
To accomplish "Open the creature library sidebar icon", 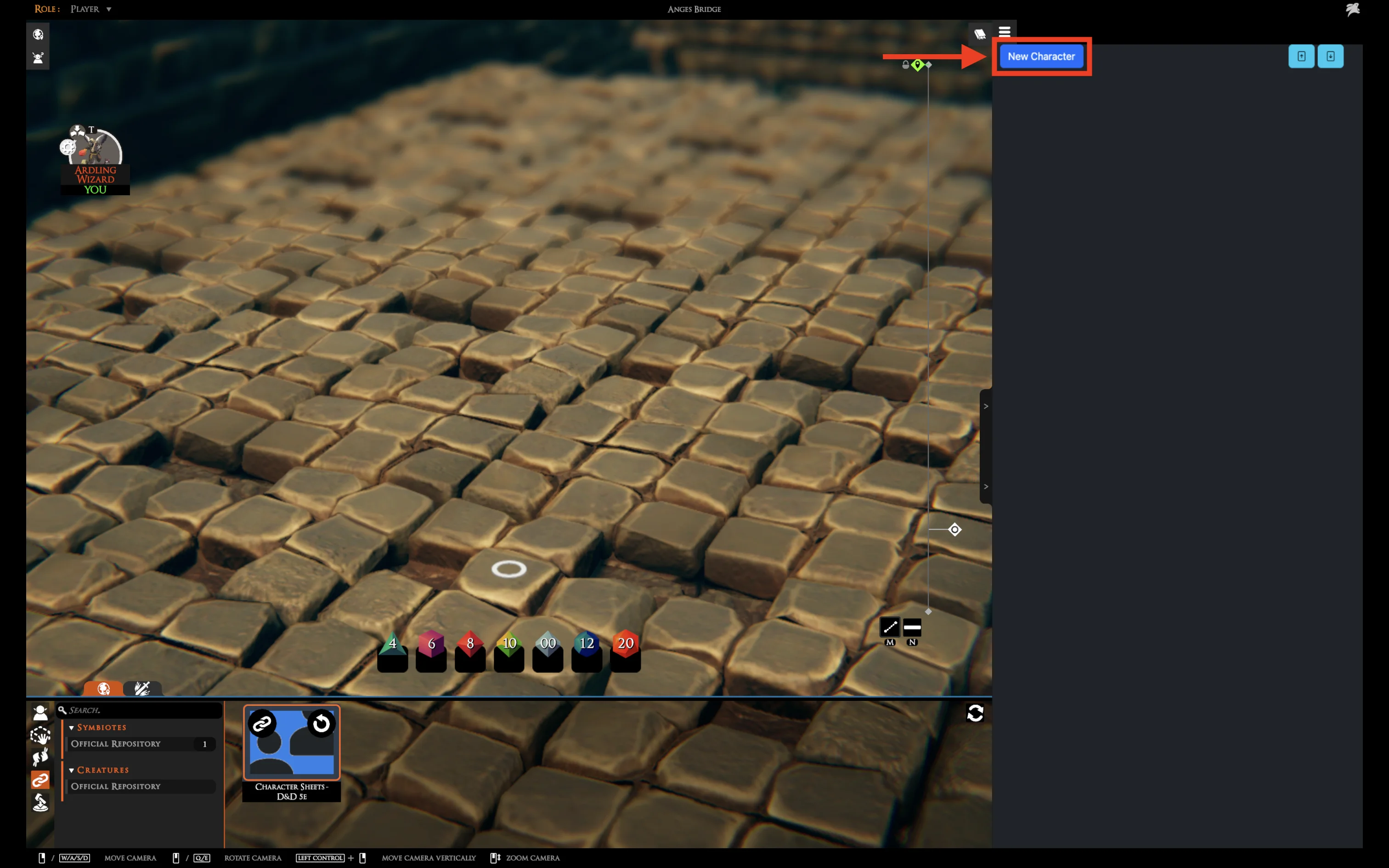I will point(40,713).
